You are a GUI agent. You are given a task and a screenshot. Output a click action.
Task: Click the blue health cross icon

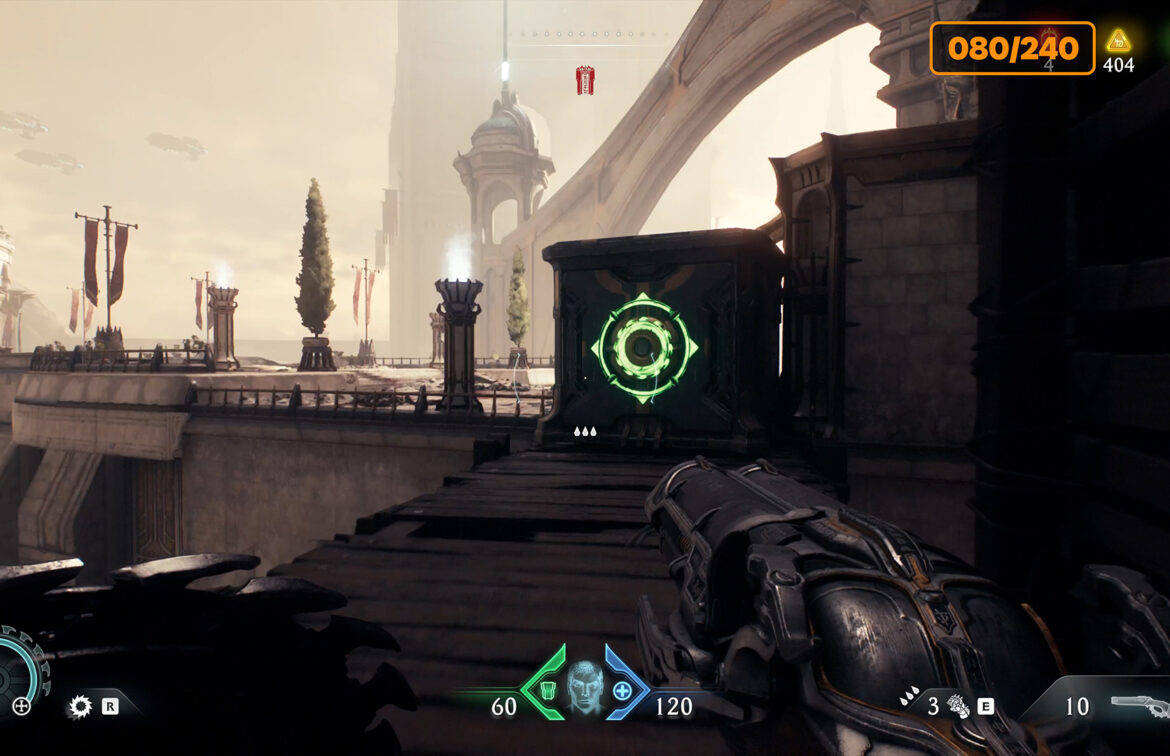tap(622, 690)
